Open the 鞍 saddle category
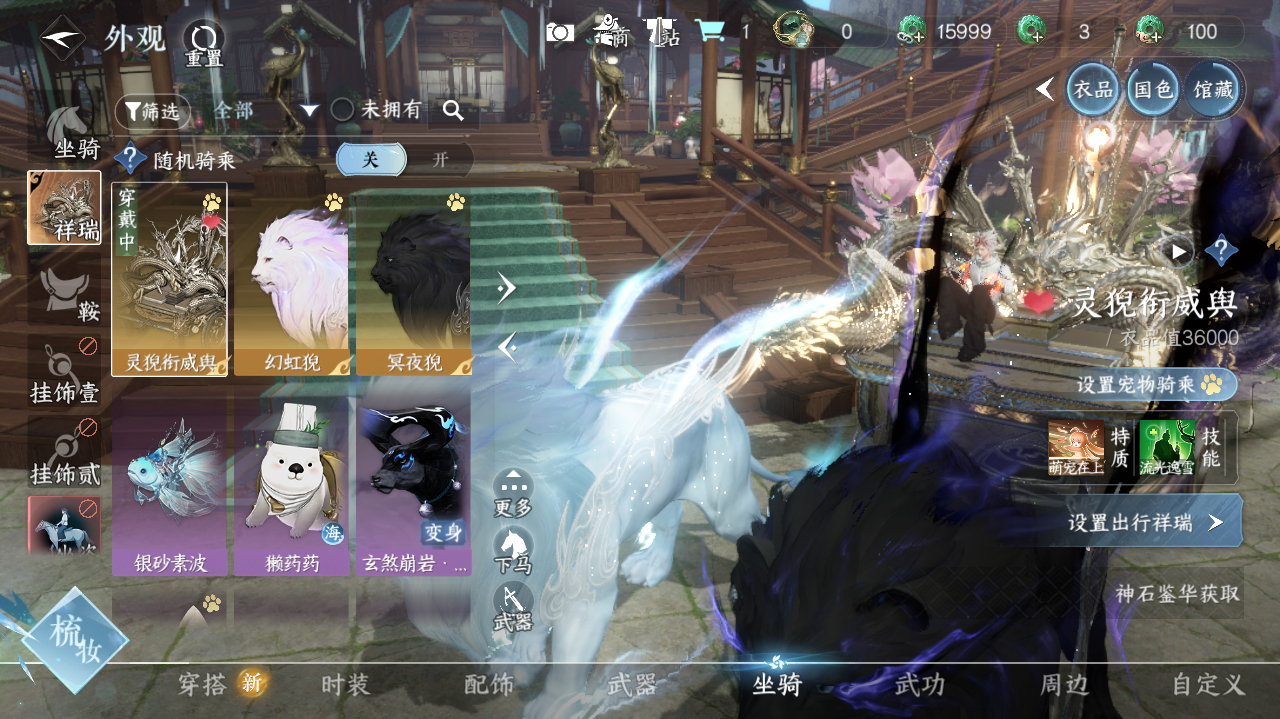 click(72, 294)
